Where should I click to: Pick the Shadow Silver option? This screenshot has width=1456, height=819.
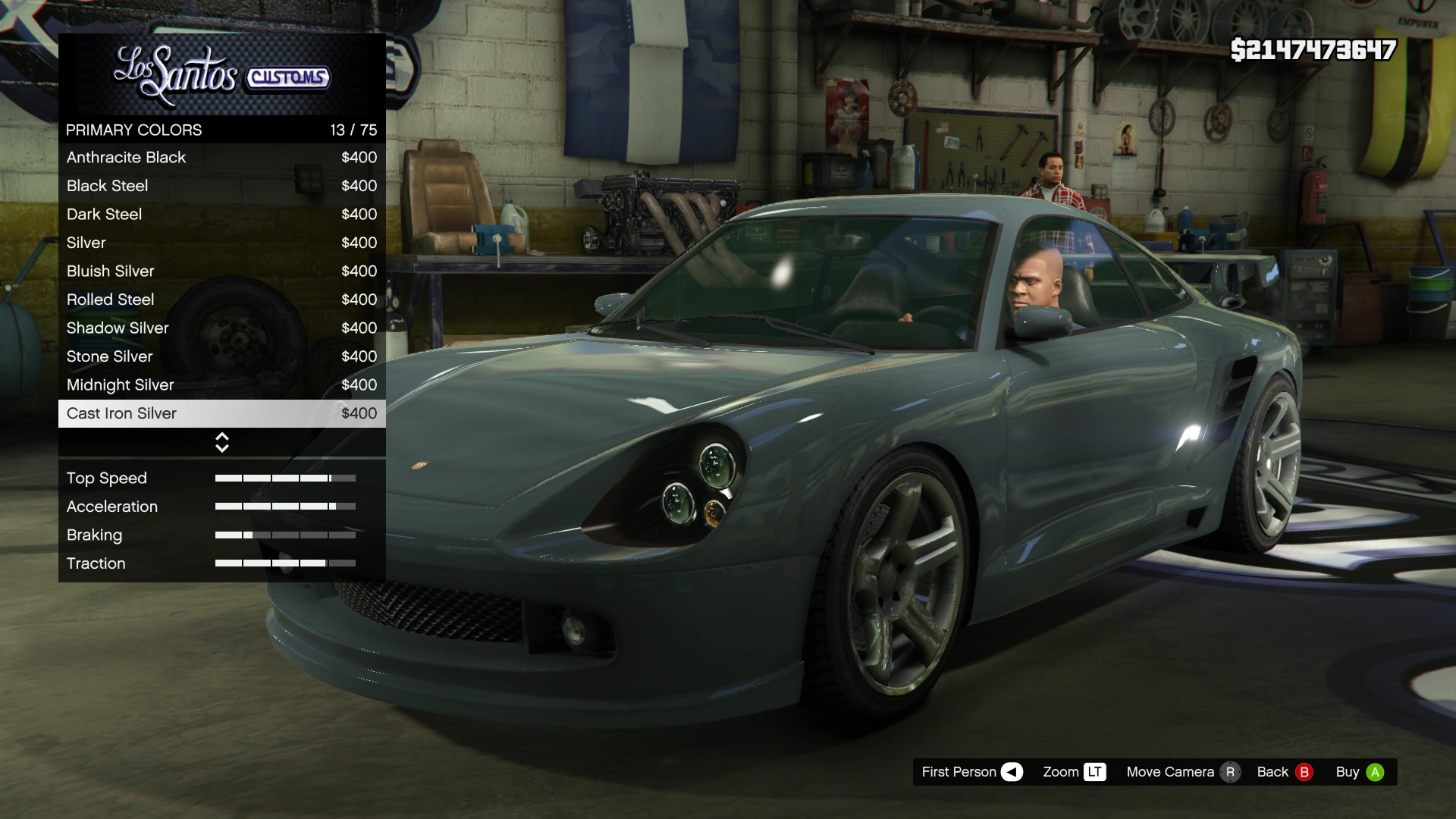221,328
